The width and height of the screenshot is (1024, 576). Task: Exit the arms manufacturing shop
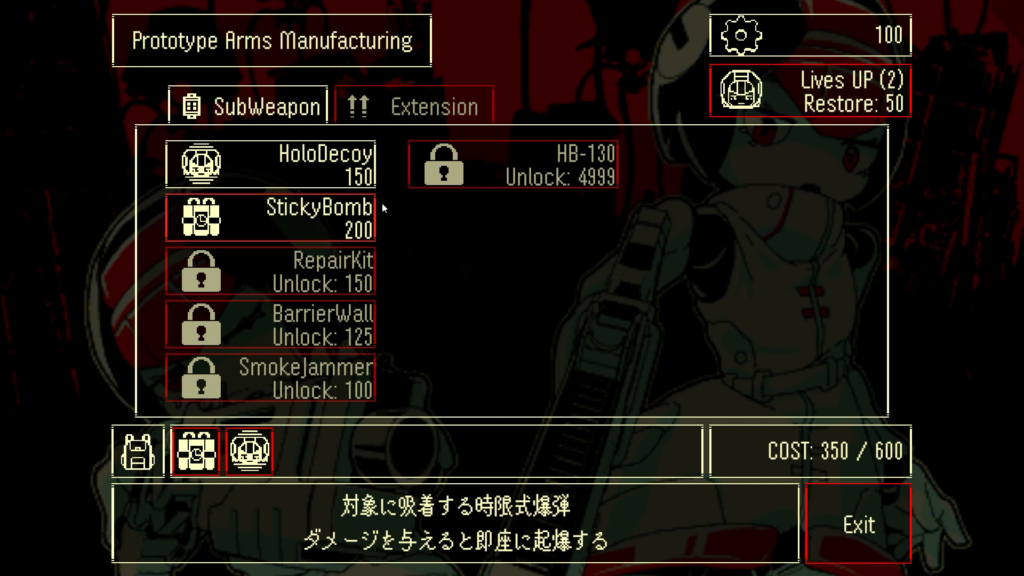(858, 524)
